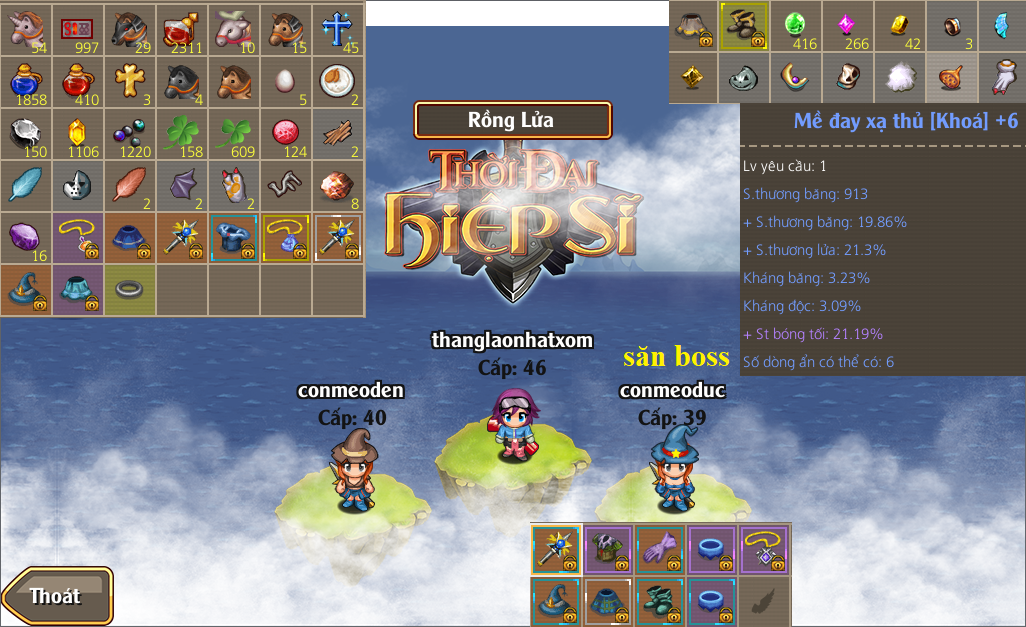Click the yellow crystal stack of 1106
Screen dimensions: 1026x627
(78, 134)
